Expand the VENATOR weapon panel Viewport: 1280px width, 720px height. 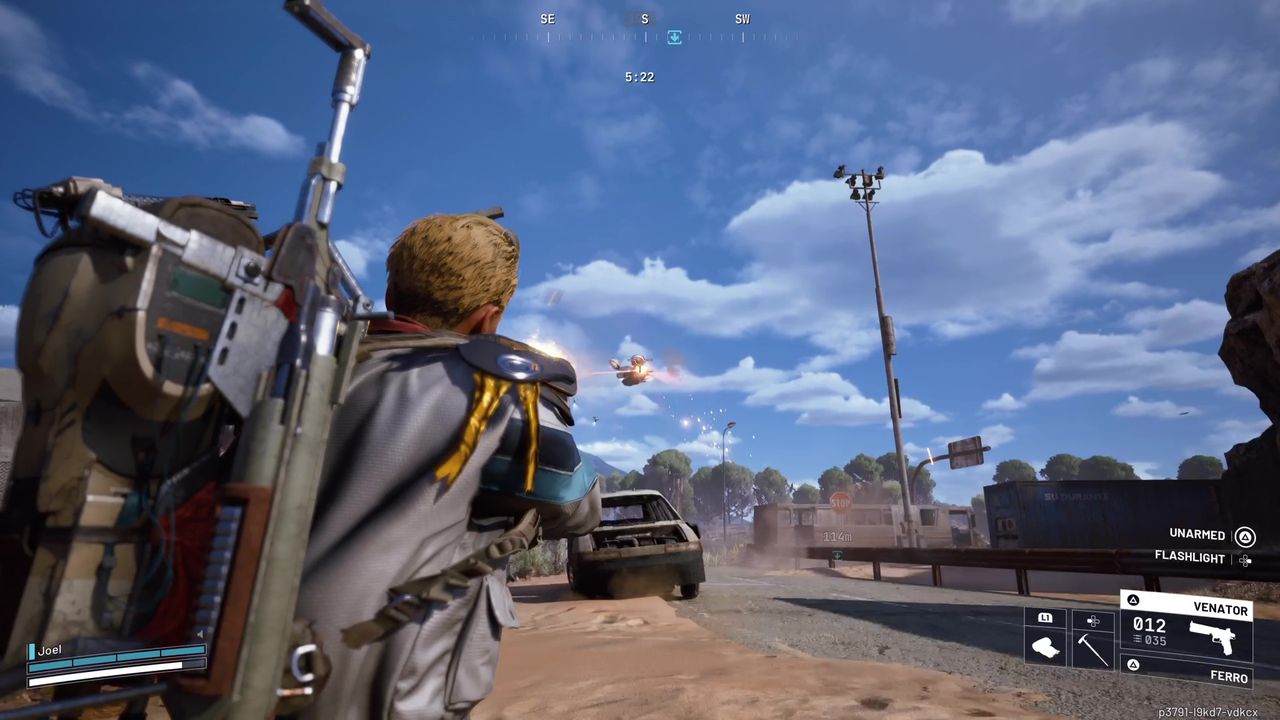pyautogui.click(x=1222, y=608)
